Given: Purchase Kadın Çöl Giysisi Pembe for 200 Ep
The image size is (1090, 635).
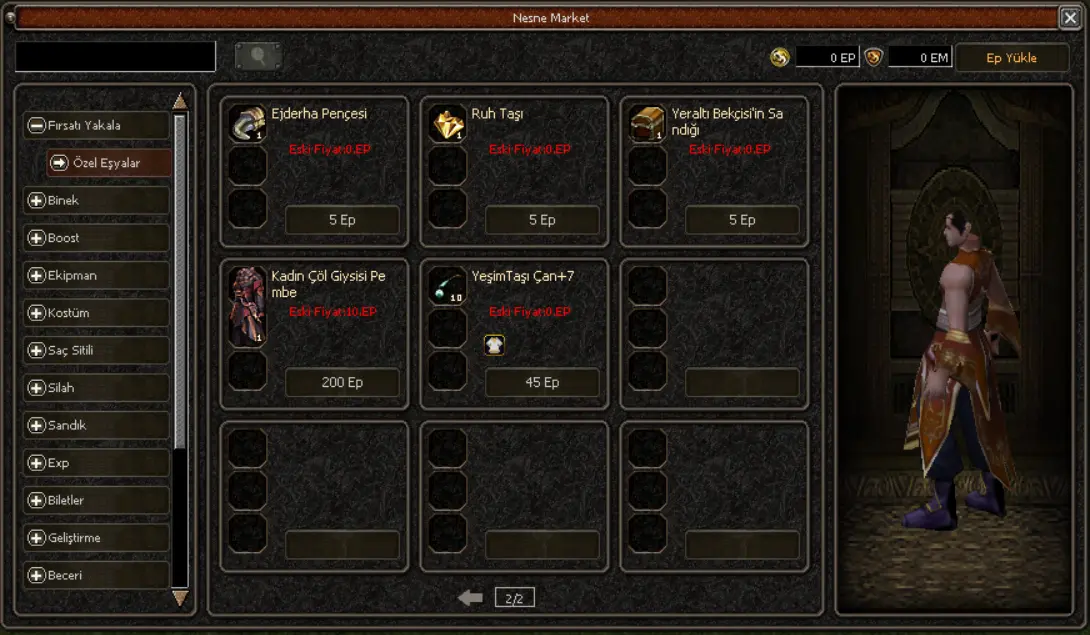Looking at the screenshot, I should (342, 382).
